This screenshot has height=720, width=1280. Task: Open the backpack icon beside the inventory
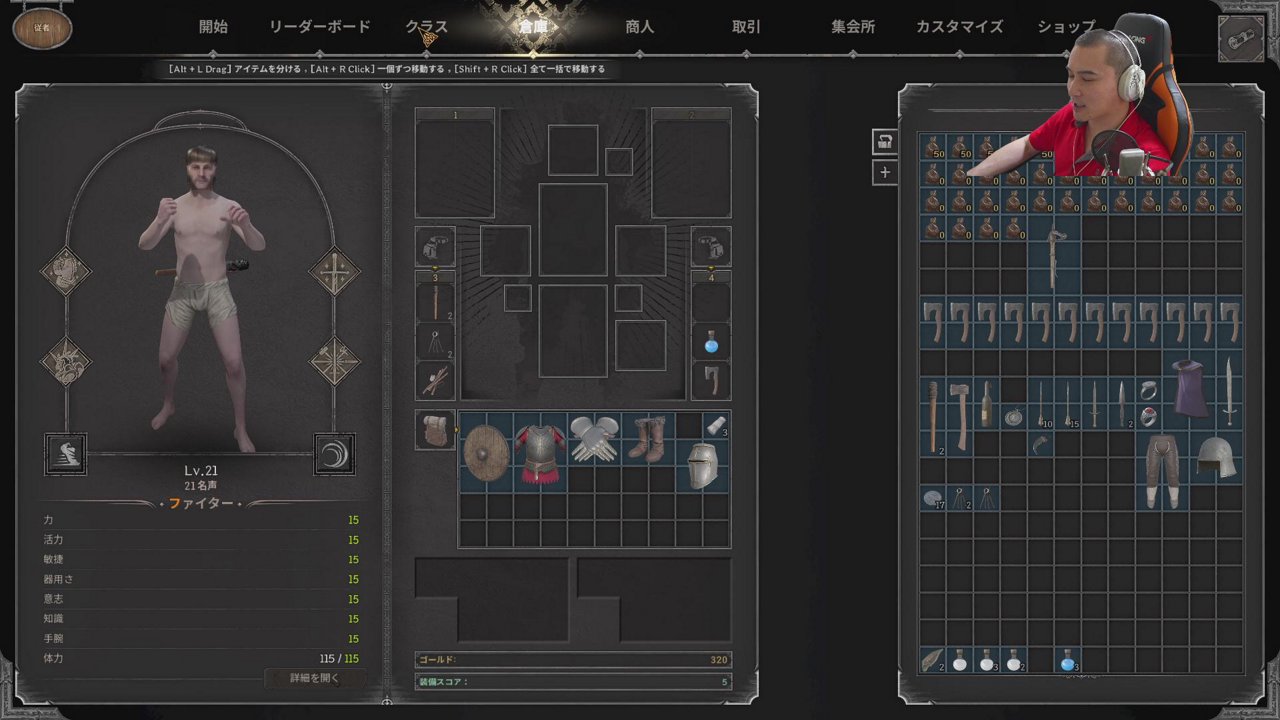click(x=435, y=430)
